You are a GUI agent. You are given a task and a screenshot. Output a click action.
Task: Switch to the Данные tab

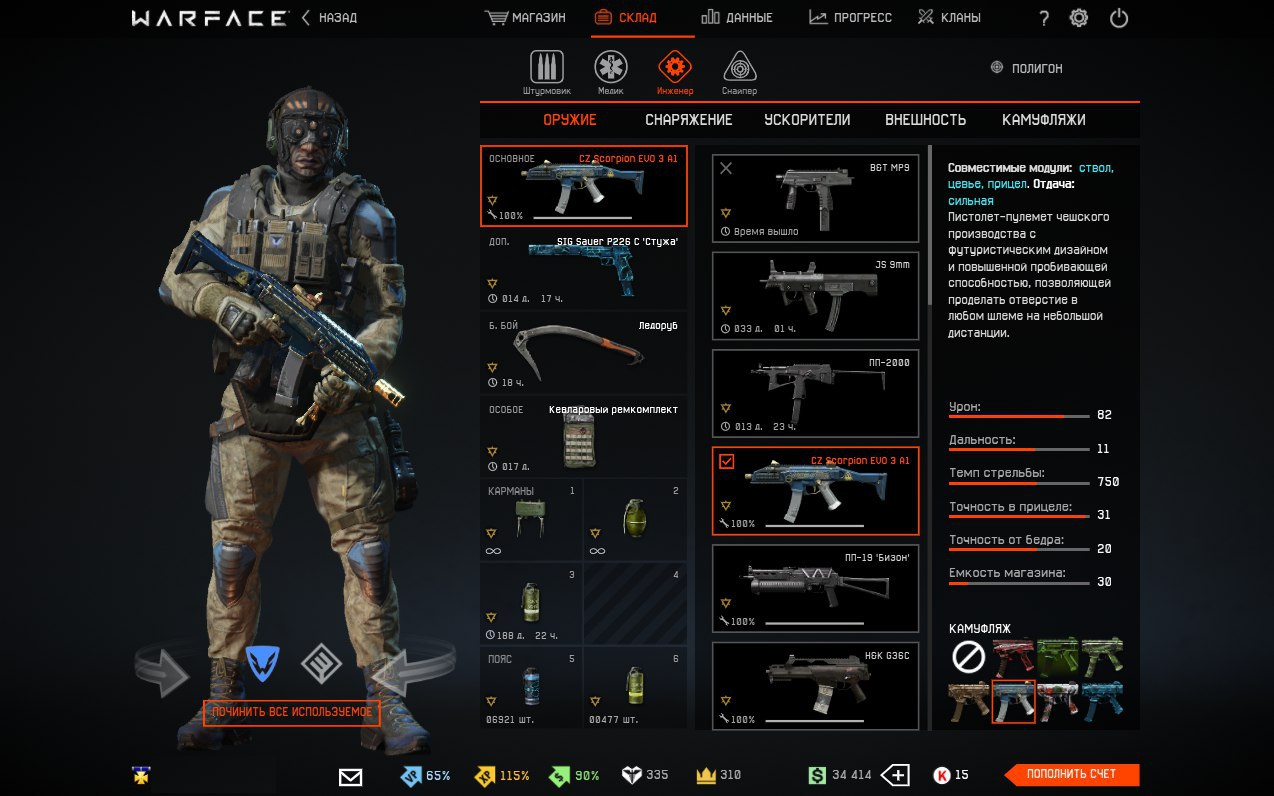[736, 18]
